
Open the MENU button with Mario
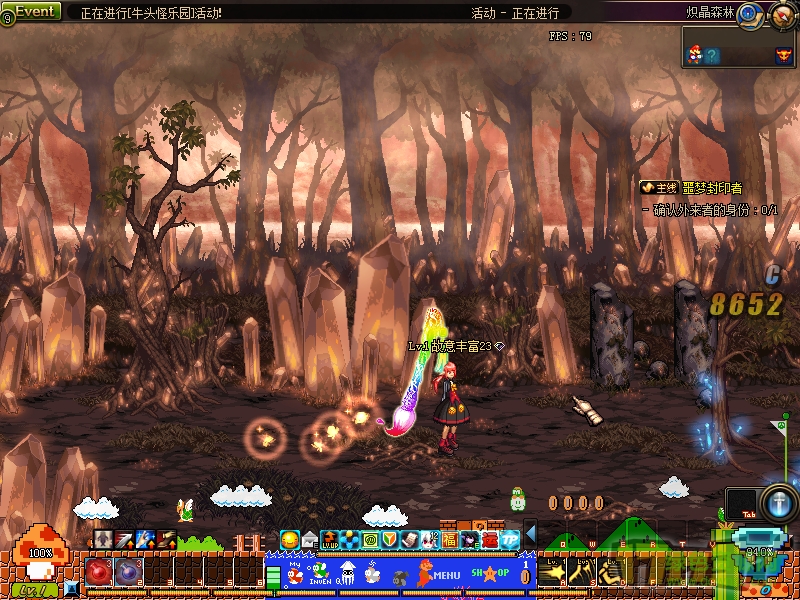(x=438, y=575)
